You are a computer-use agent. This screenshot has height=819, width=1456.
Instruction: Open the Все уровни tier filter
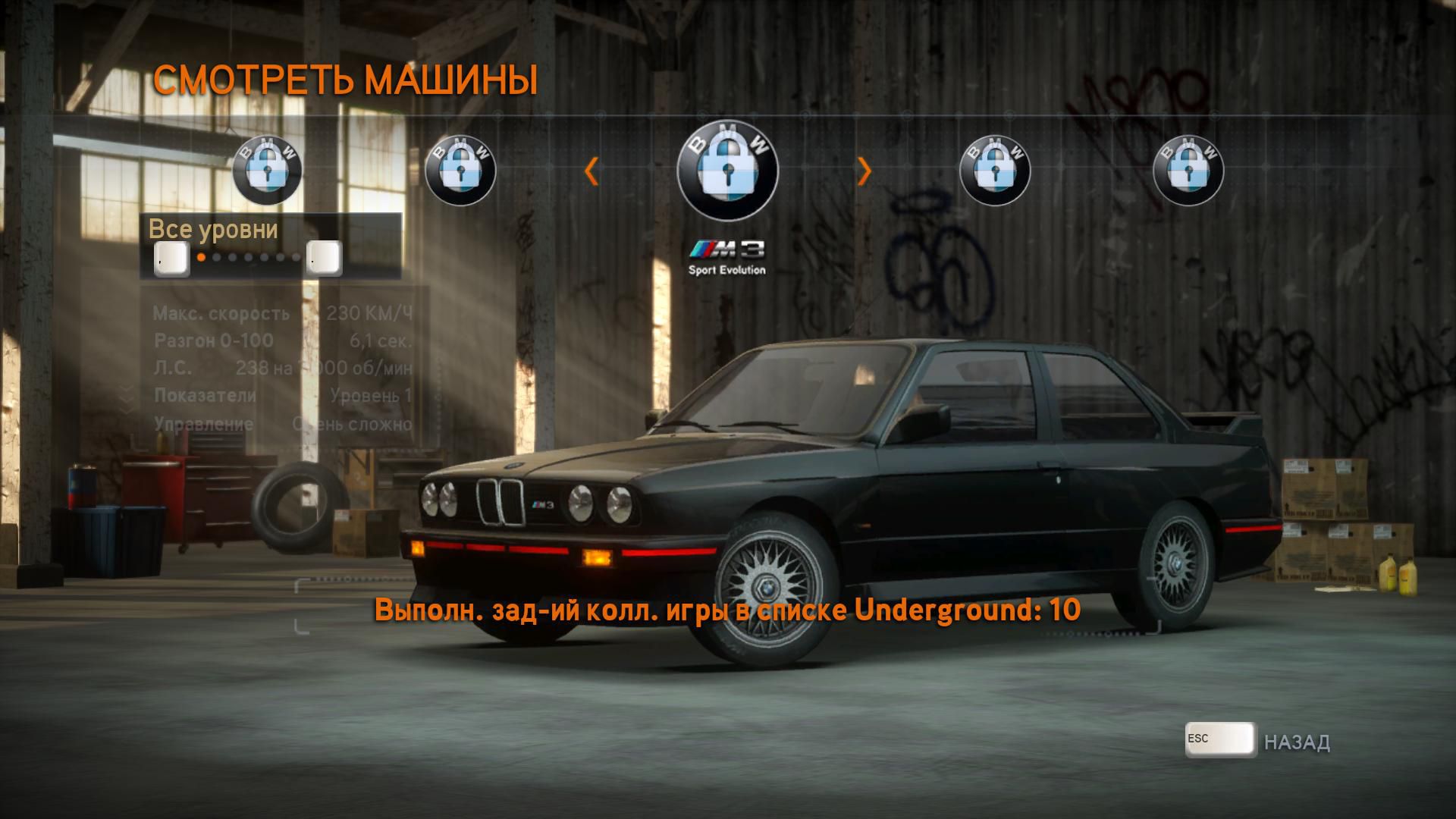[x=213, y=229]
